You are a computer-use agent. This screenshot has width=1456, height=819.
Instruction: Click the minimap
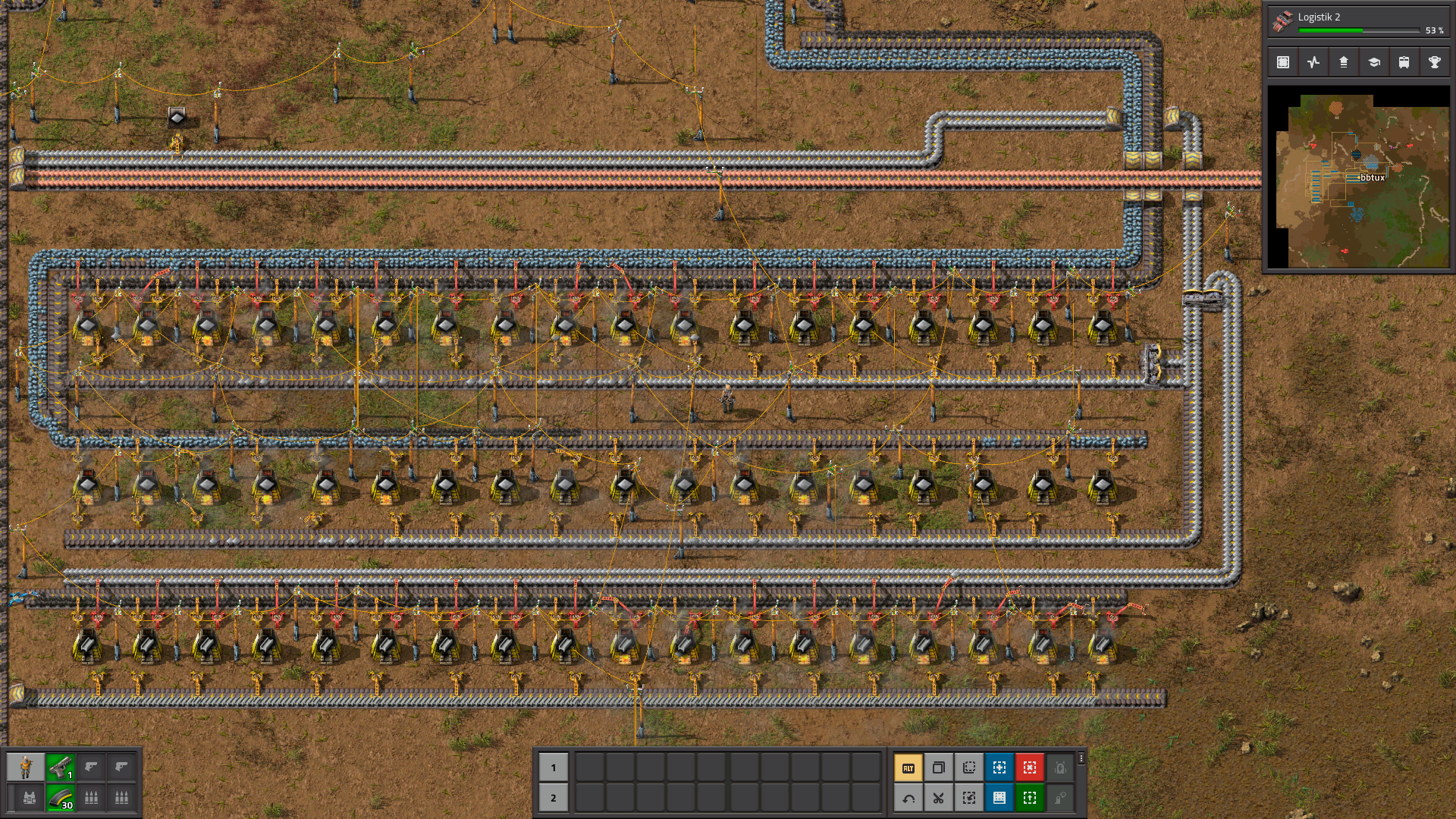pyautogui.click(x=1358, y=177)
